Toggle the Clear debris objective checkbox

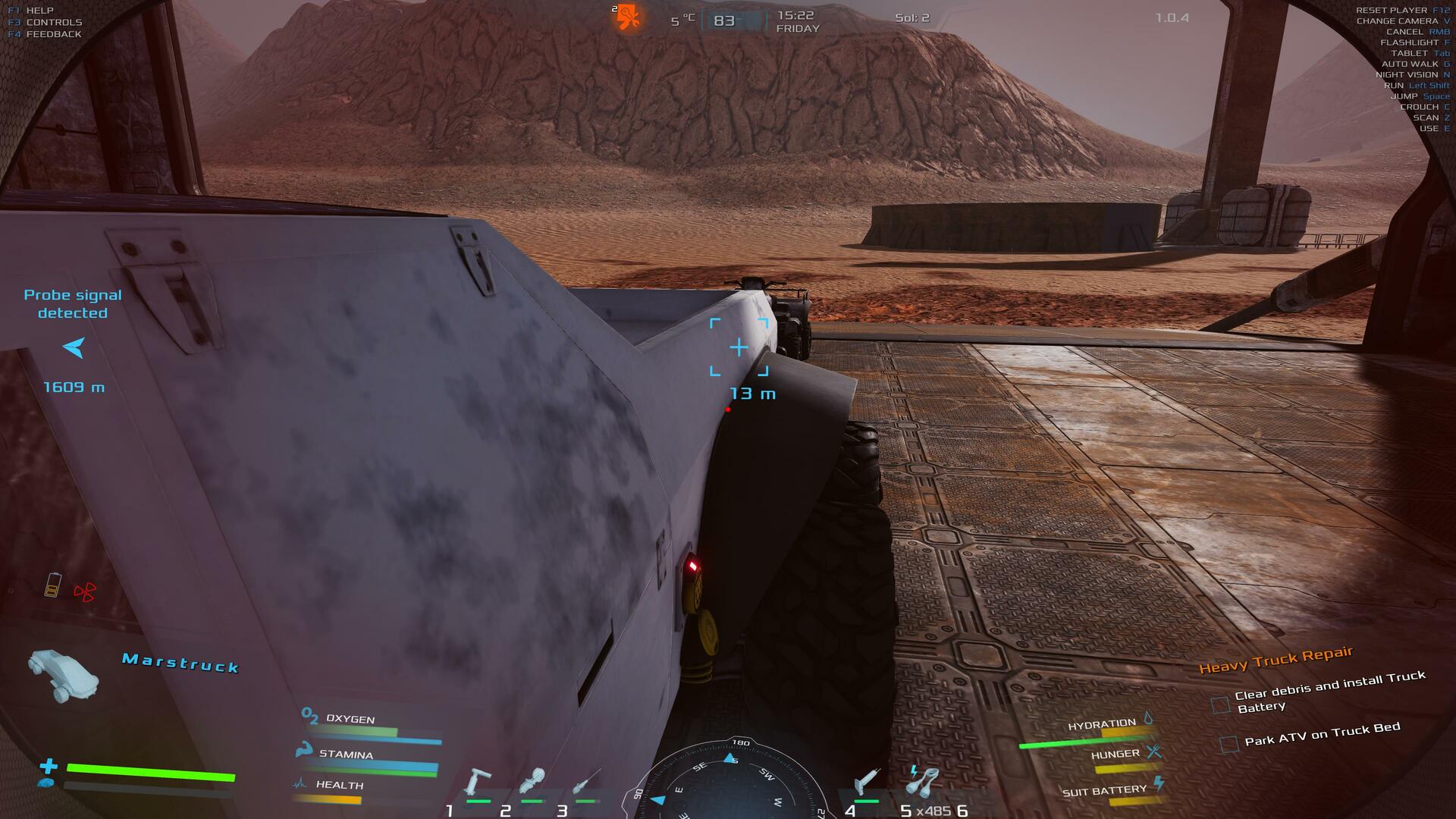pyautogui.click(x=1220, y=705)
